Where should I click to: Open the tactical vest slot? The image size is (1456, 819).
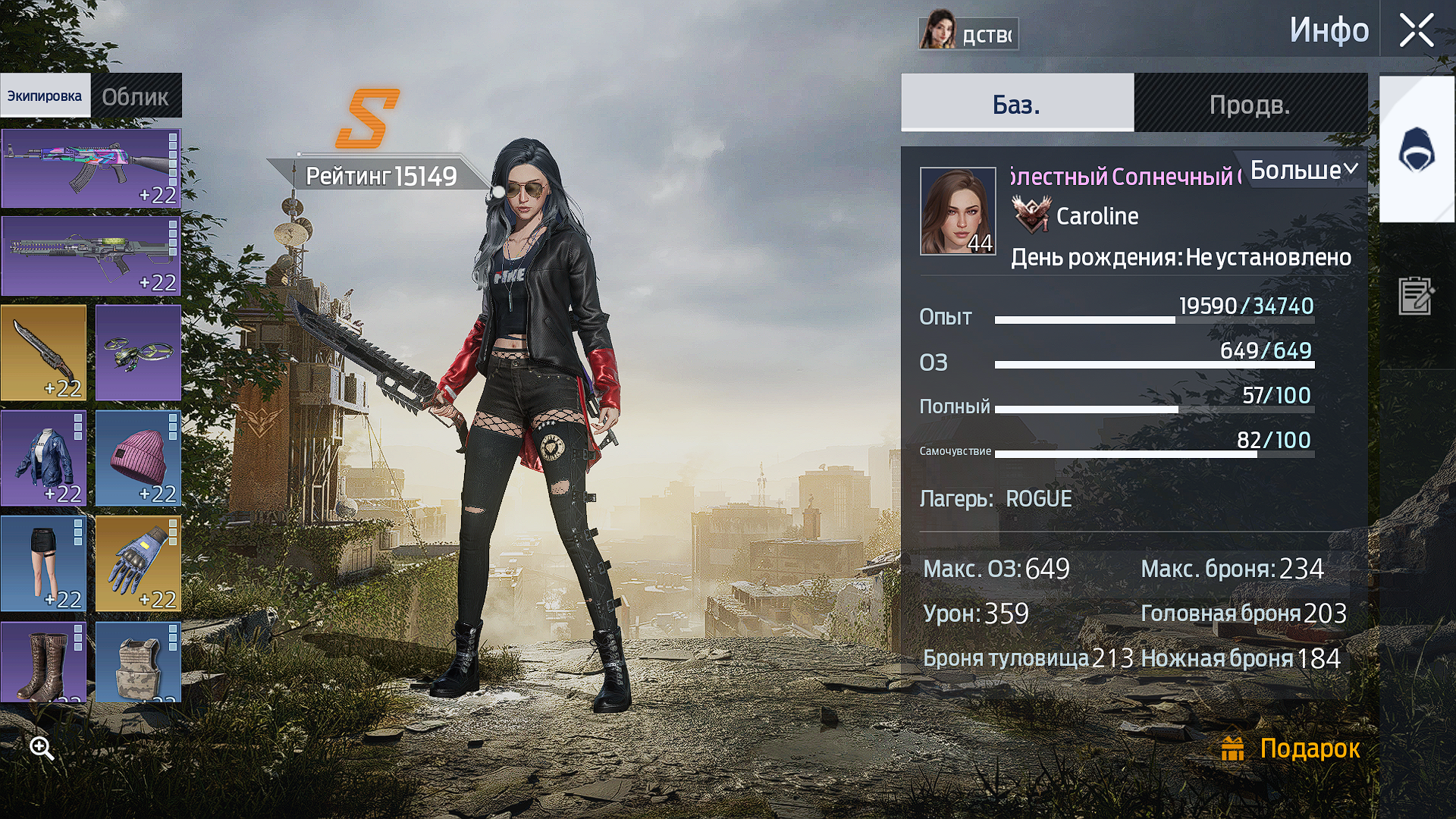coord(138,662)
